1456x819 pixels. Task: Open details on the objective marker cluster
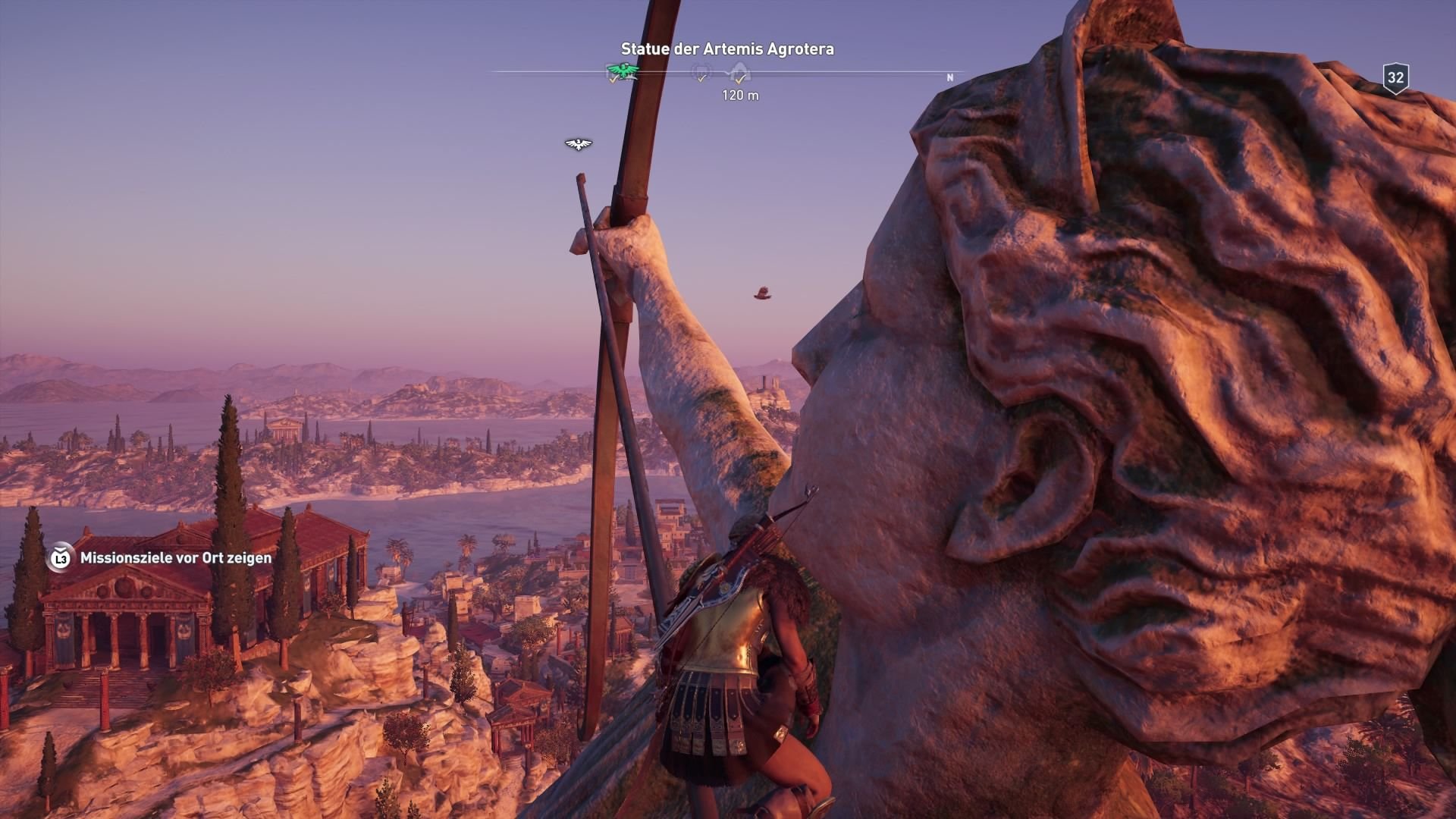(x=720, y=72)
